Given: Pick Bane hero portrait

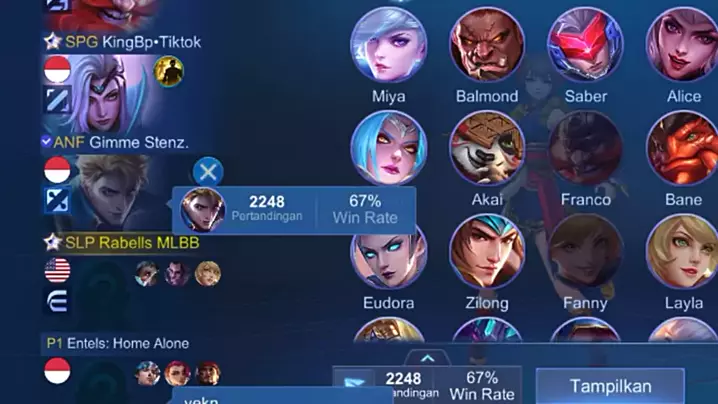Looking at the screenshot, I should pos(683,149).
